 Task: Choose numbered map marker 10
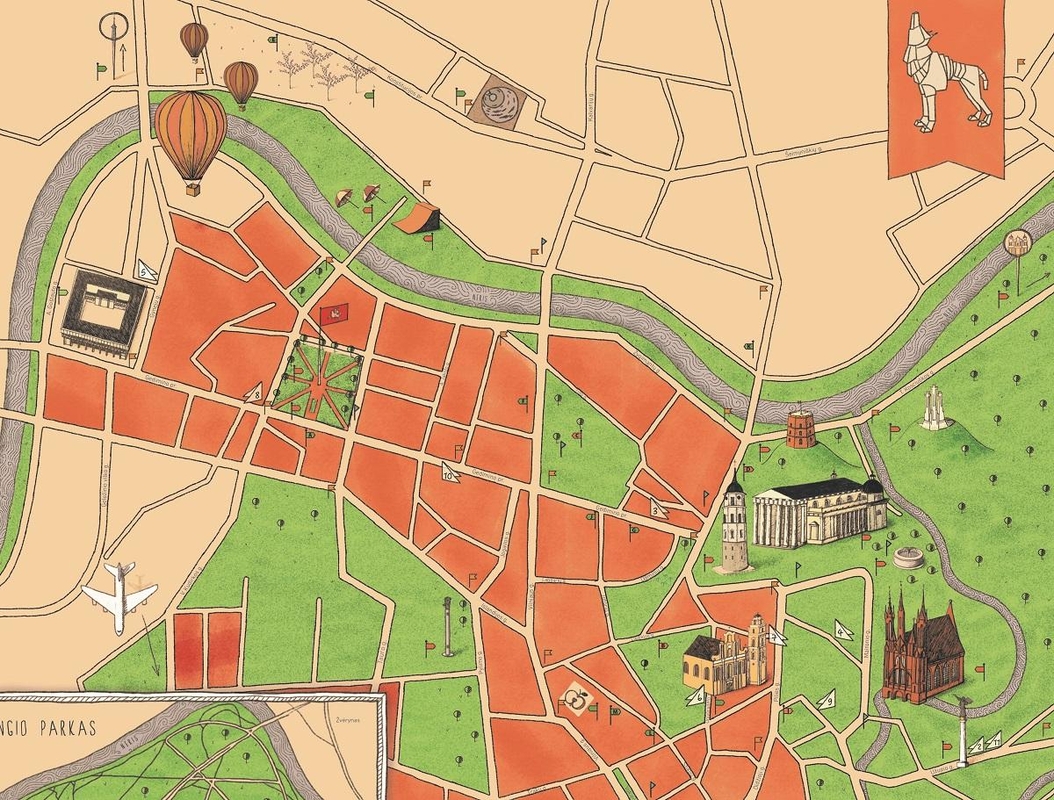(449, 473)
